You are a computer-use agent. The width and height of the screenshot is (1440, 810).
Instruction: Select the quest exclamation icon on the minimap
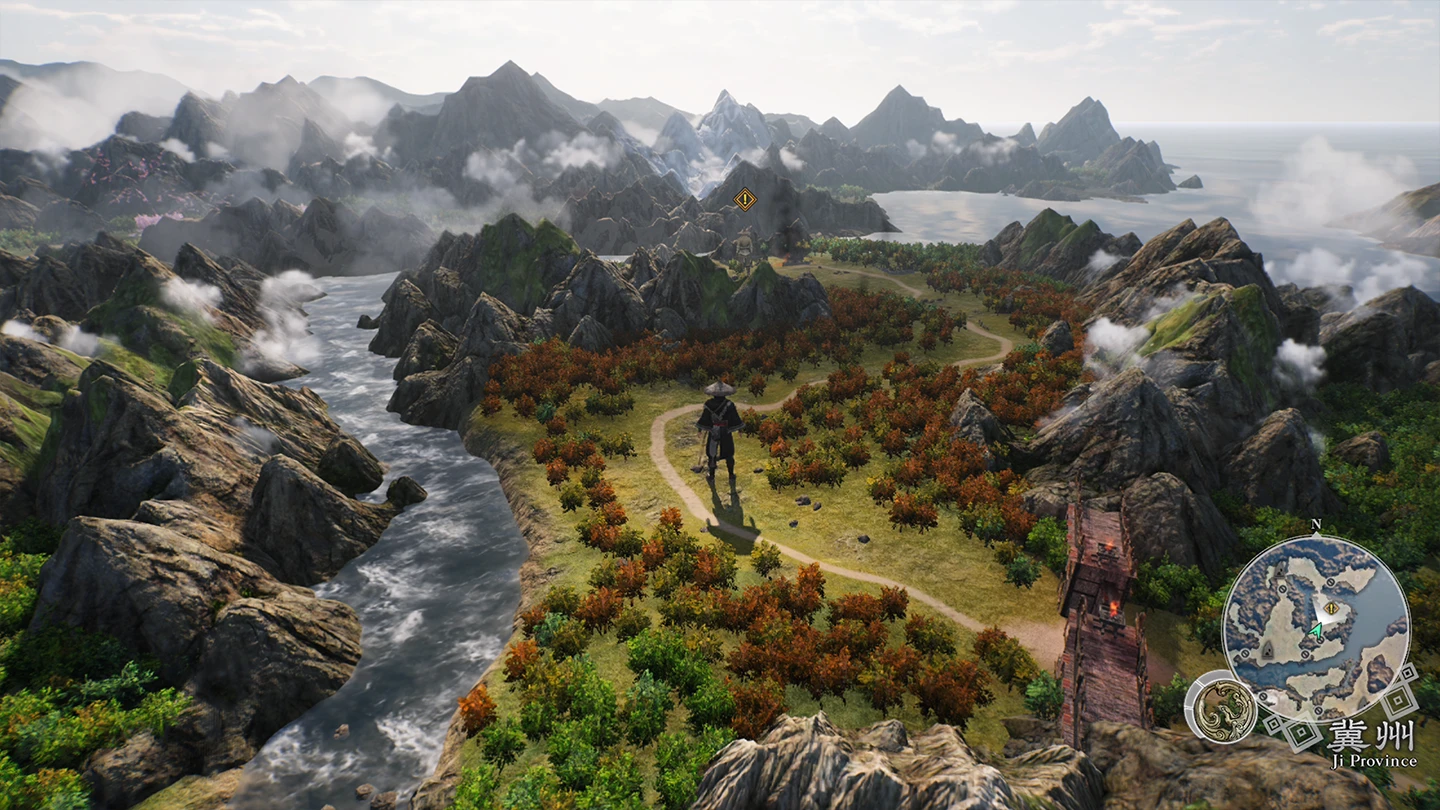tap(1330, 607)
